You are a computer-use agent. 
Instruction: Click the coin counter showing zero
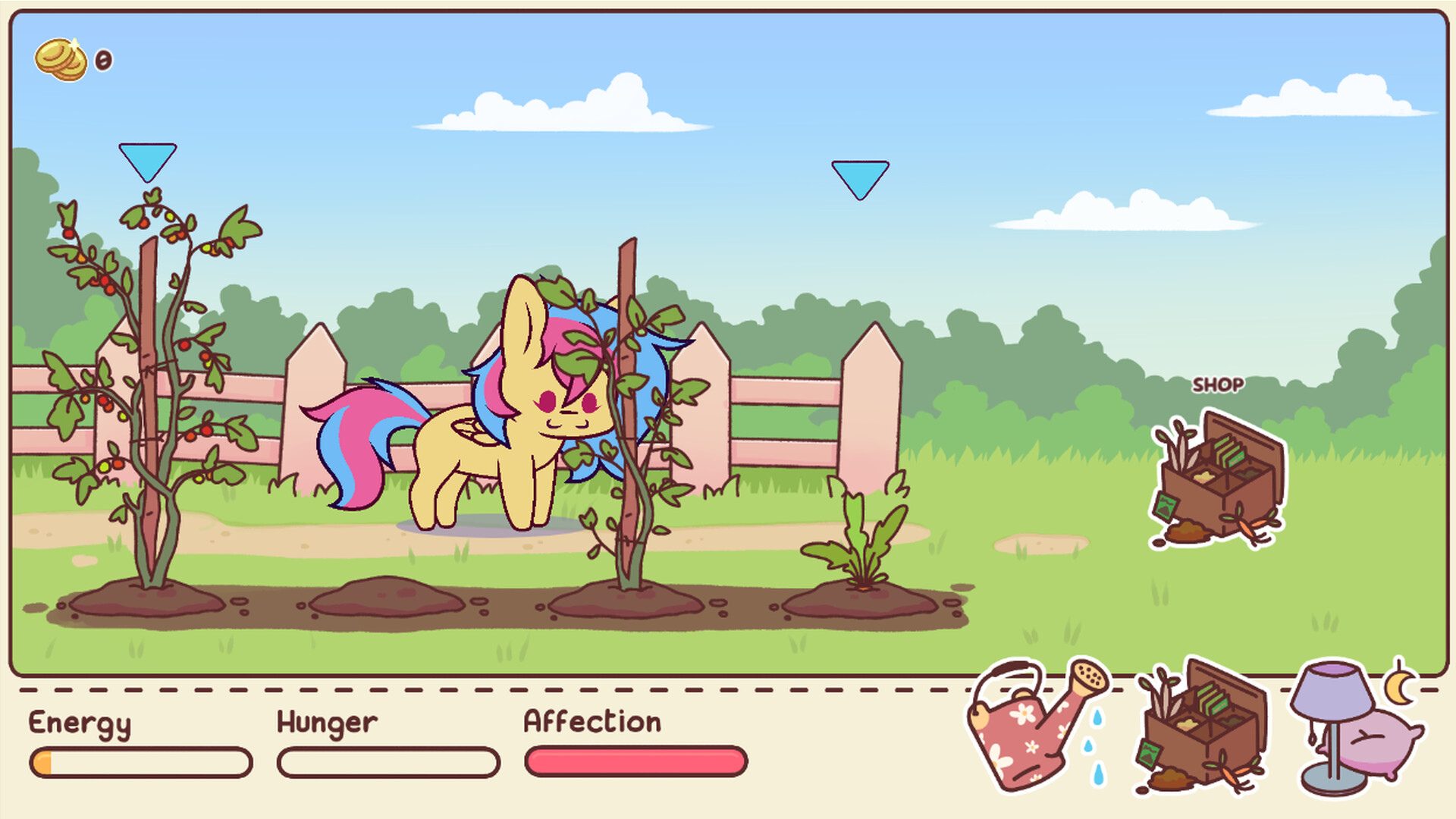tap(102, 61)
